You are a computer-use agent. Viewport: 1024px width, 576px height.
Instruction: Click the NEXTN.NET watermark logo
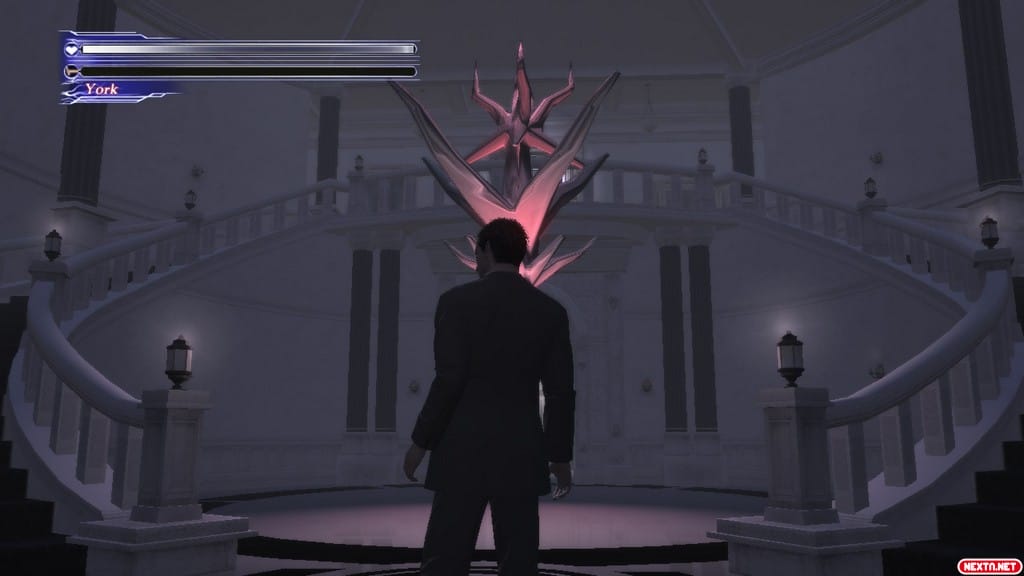(991, 566)
